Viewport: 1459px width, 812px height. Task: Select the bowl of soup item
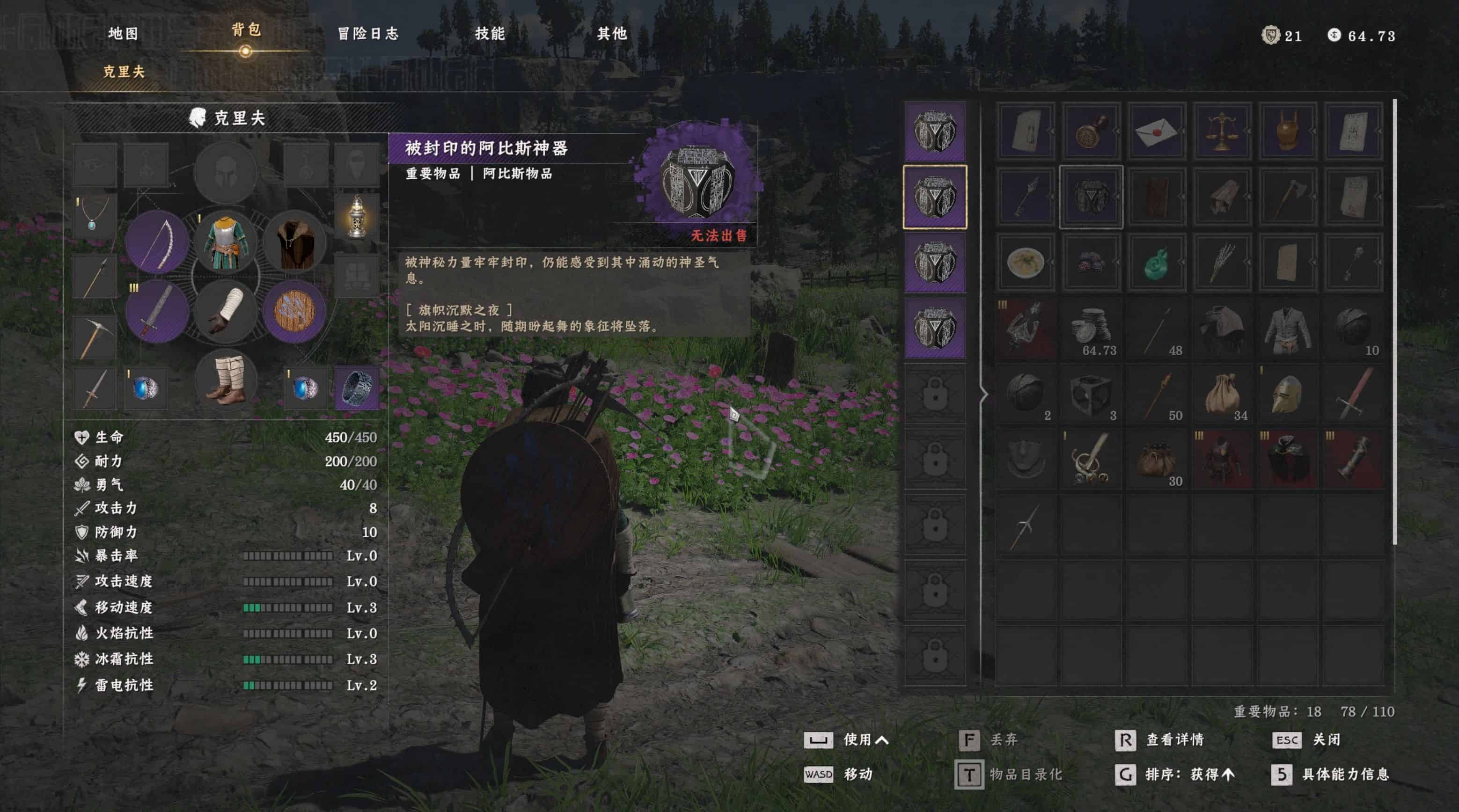coord(1026,262)
